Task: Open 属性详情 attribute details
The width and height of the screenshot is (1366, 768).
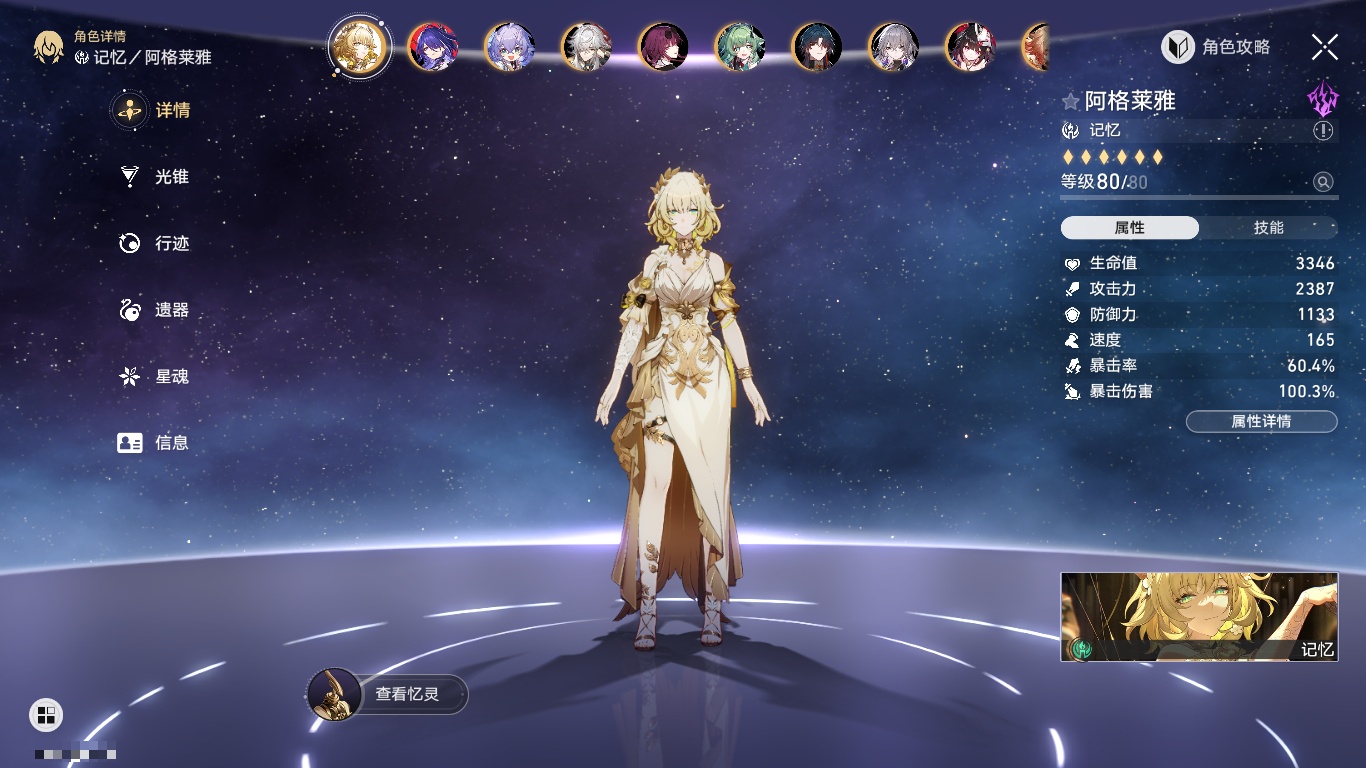Action: [1261, 421]
